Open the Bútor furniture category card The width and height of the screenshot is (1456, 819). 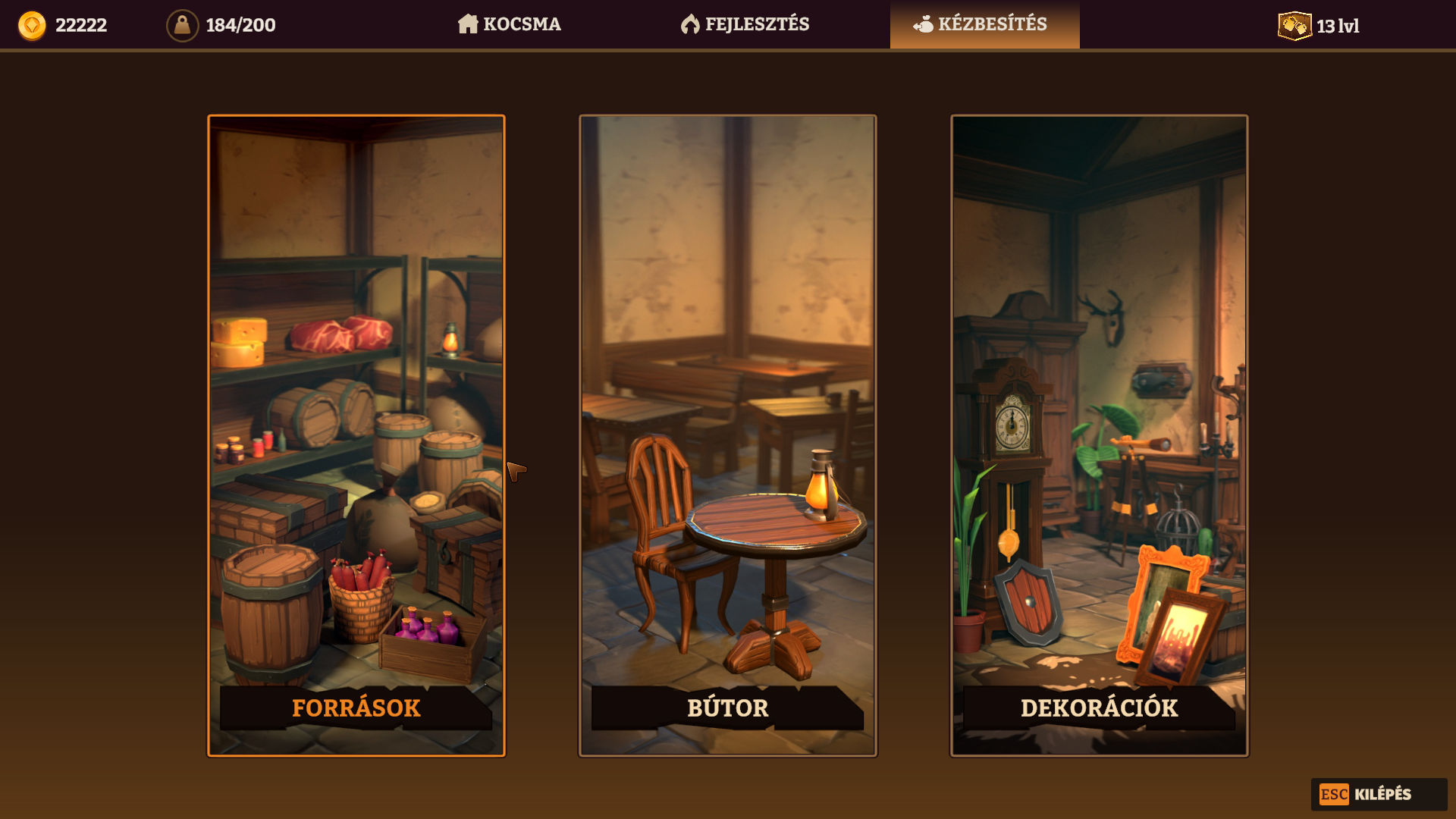pyautogui.click(x=728, y=435)
